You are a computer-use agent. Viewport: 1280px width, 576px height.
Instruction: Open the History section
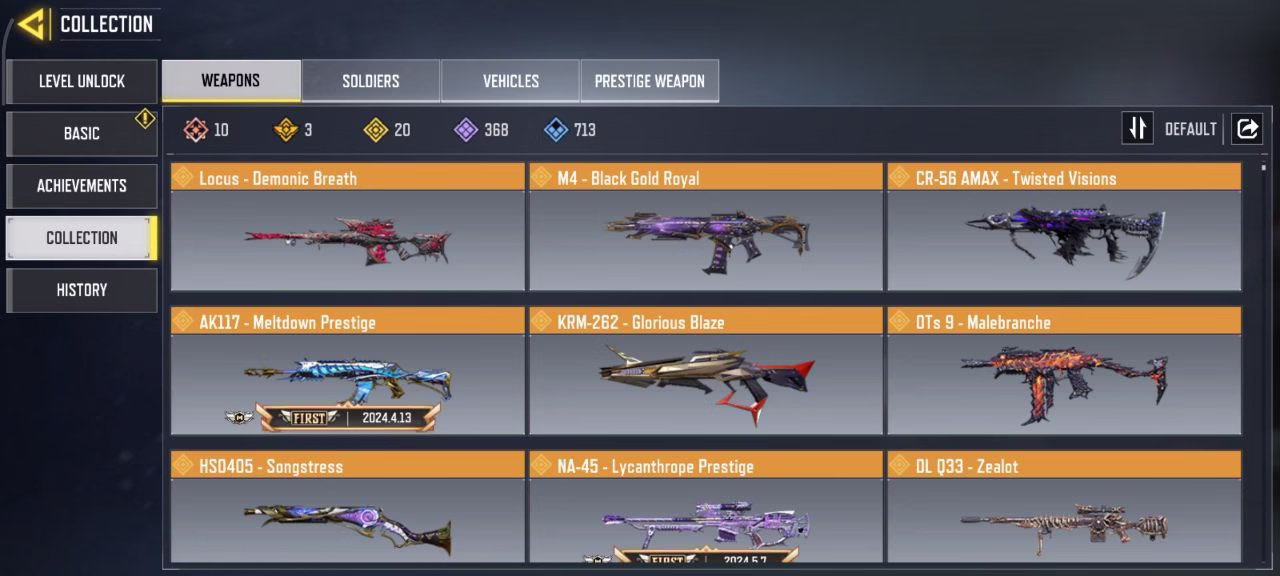click(82, 289)
